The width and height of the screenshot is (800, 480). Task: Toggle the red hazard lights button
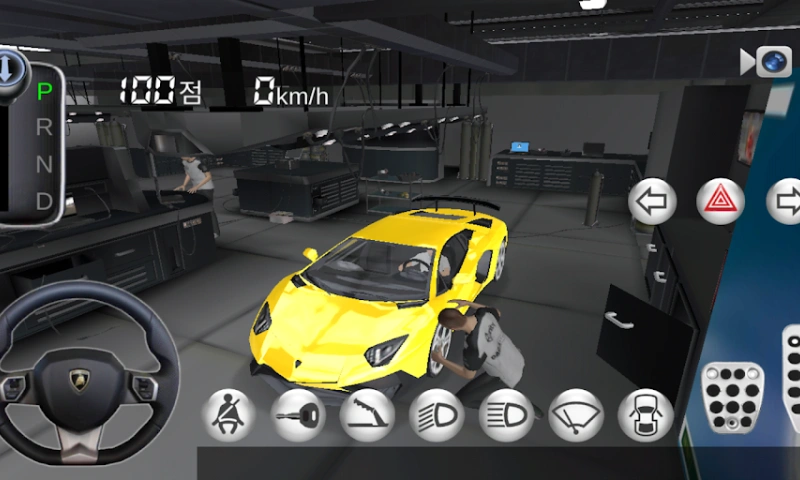719,202
